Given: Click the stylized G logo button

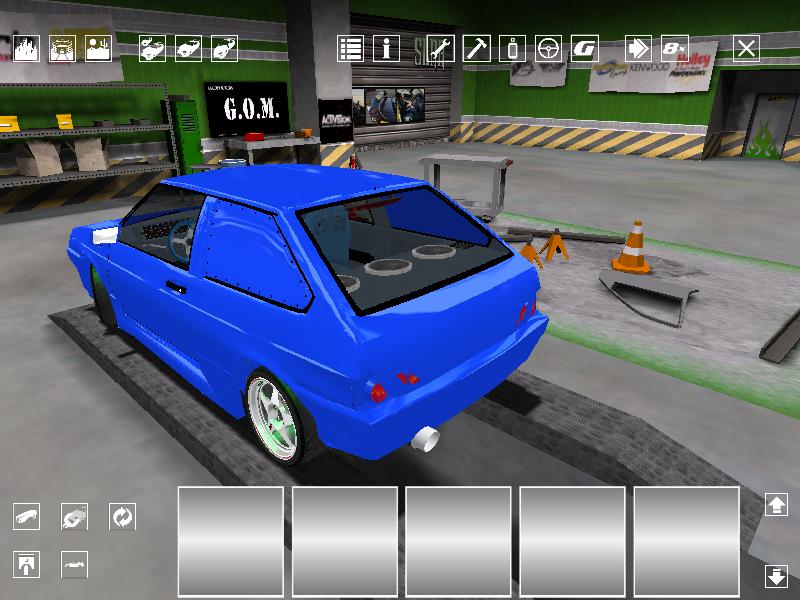Looking at the screenshot, I should [585, 48].
